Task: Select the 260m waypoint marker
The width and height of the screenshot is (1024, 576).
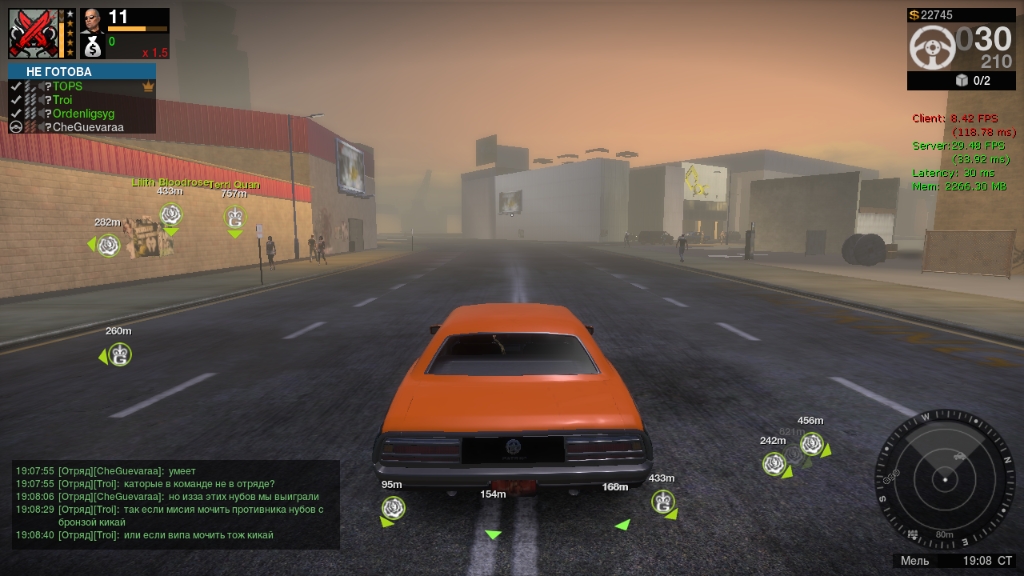Action: pos(120,354)
